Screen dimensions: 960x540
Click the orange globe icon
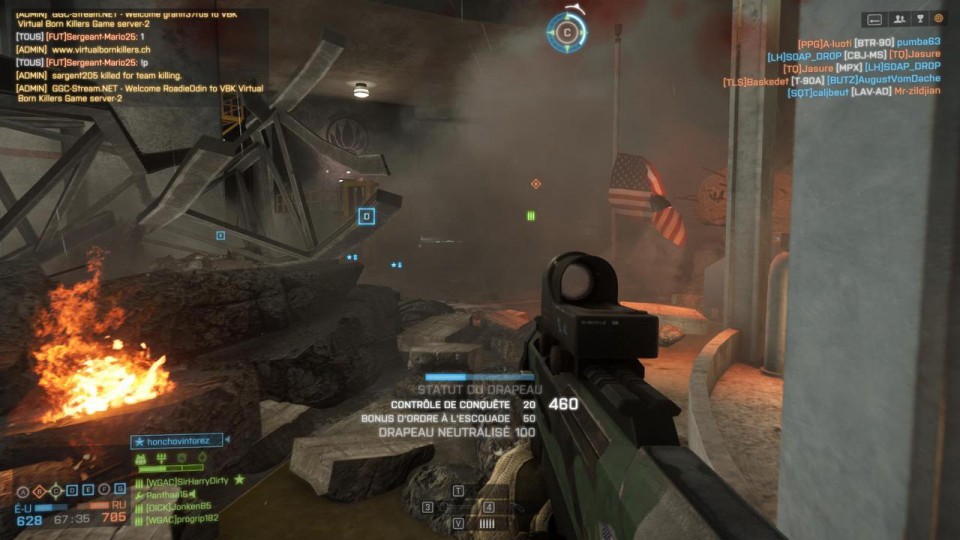938,19
